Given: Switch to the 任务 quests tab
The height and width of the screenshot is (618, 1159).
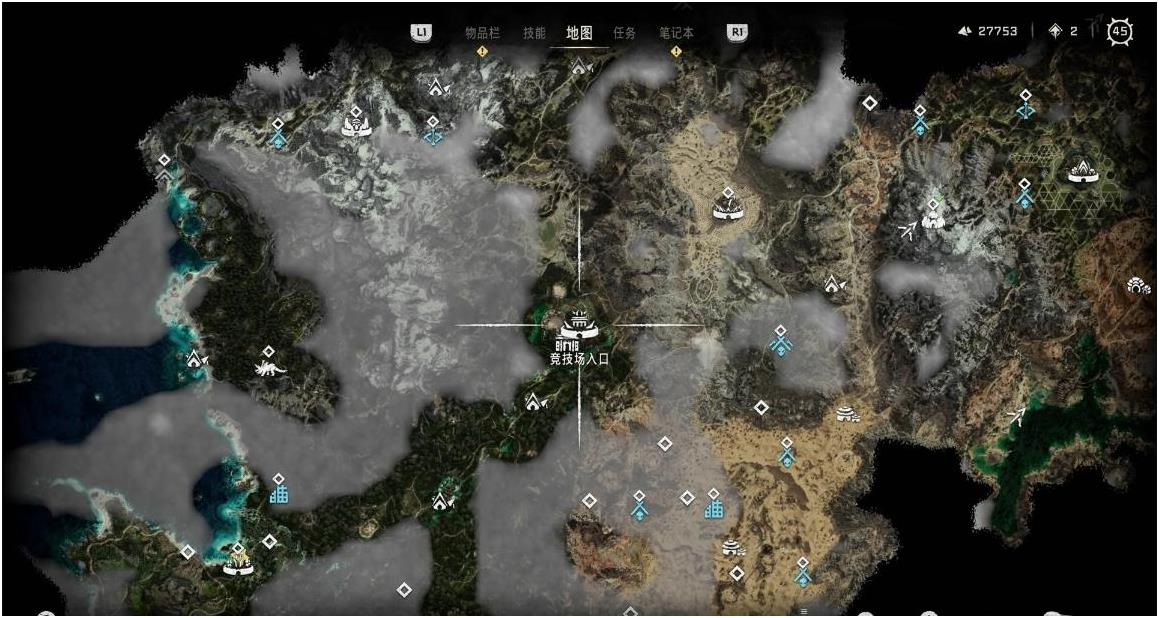Looking at the screenshot, I should (x=624, y=32).
